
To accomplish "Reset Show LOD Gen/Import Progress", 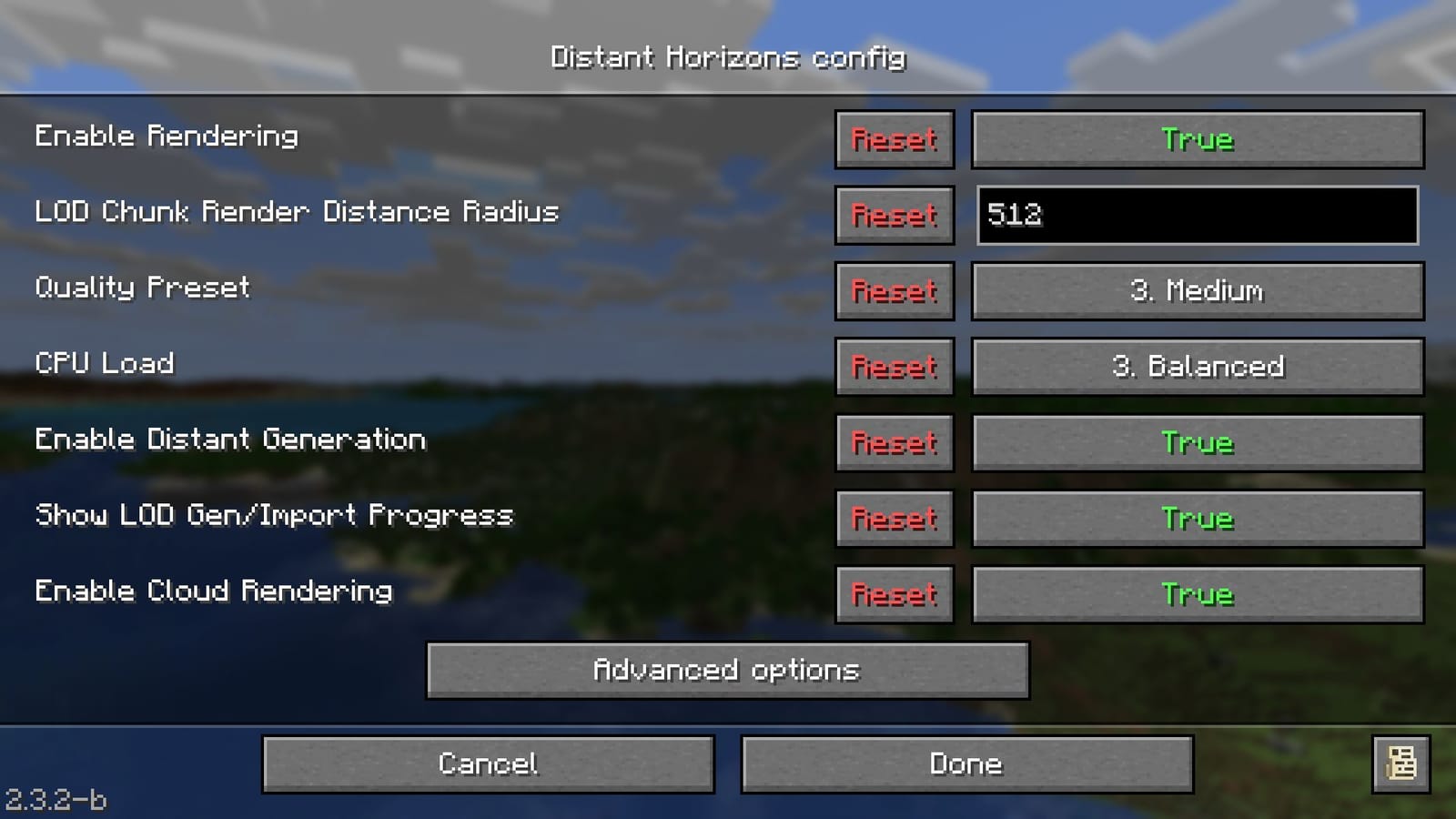I will click(893, 519).
